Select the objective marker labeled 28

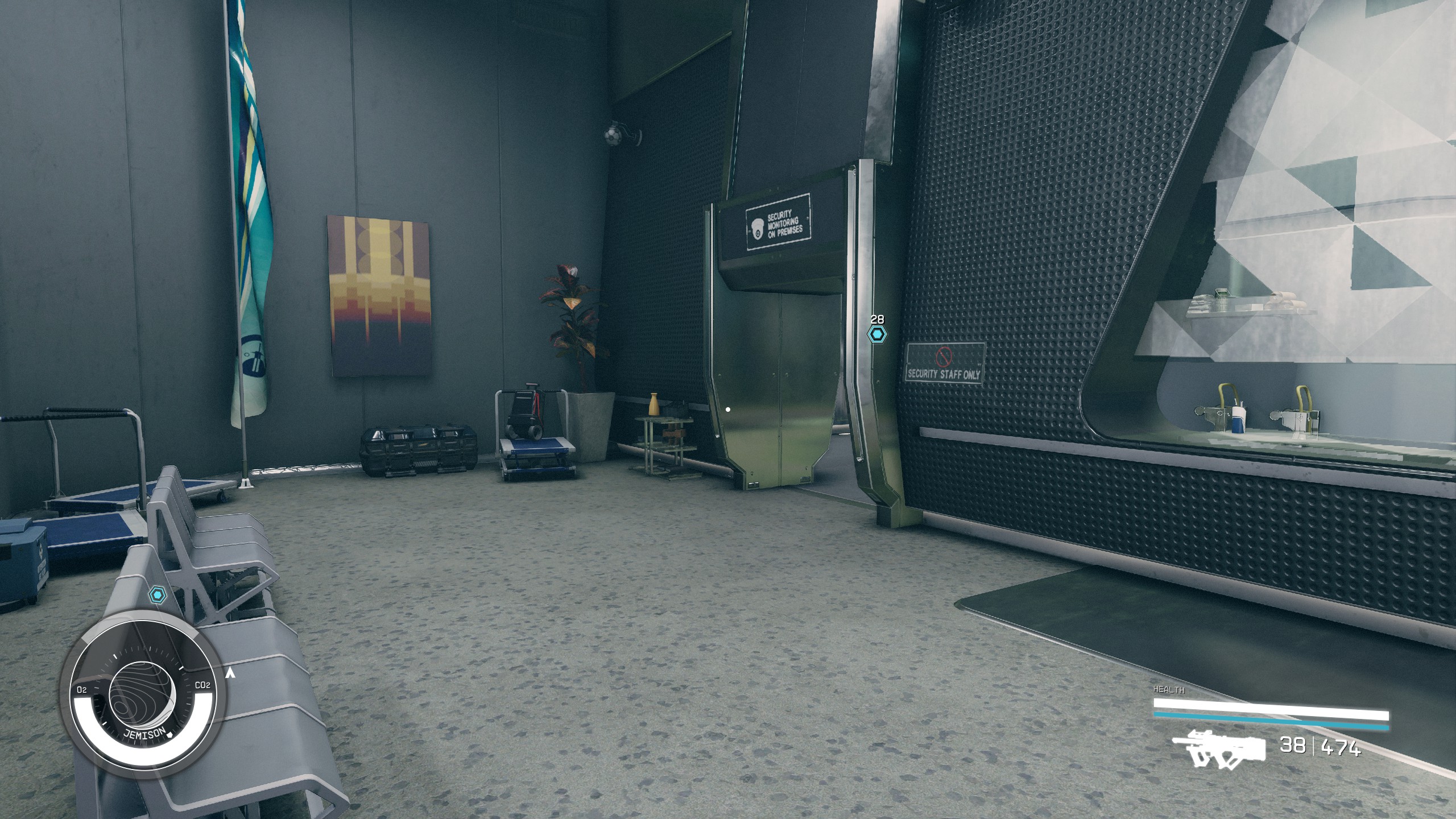pyautogui.click(x=877, y=334)
